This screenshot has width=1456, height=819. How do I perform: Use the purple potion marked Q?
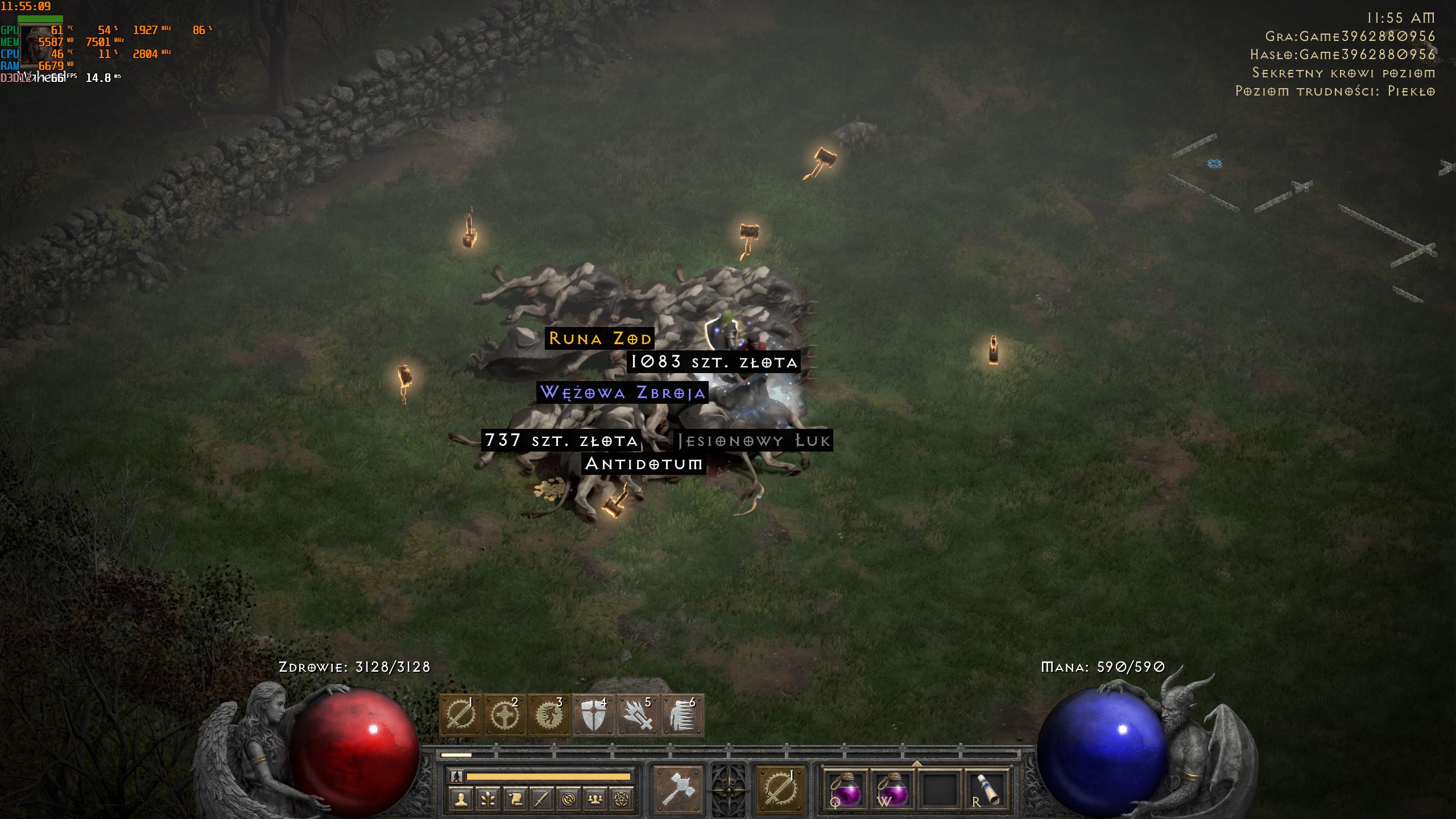click(846, 789)
